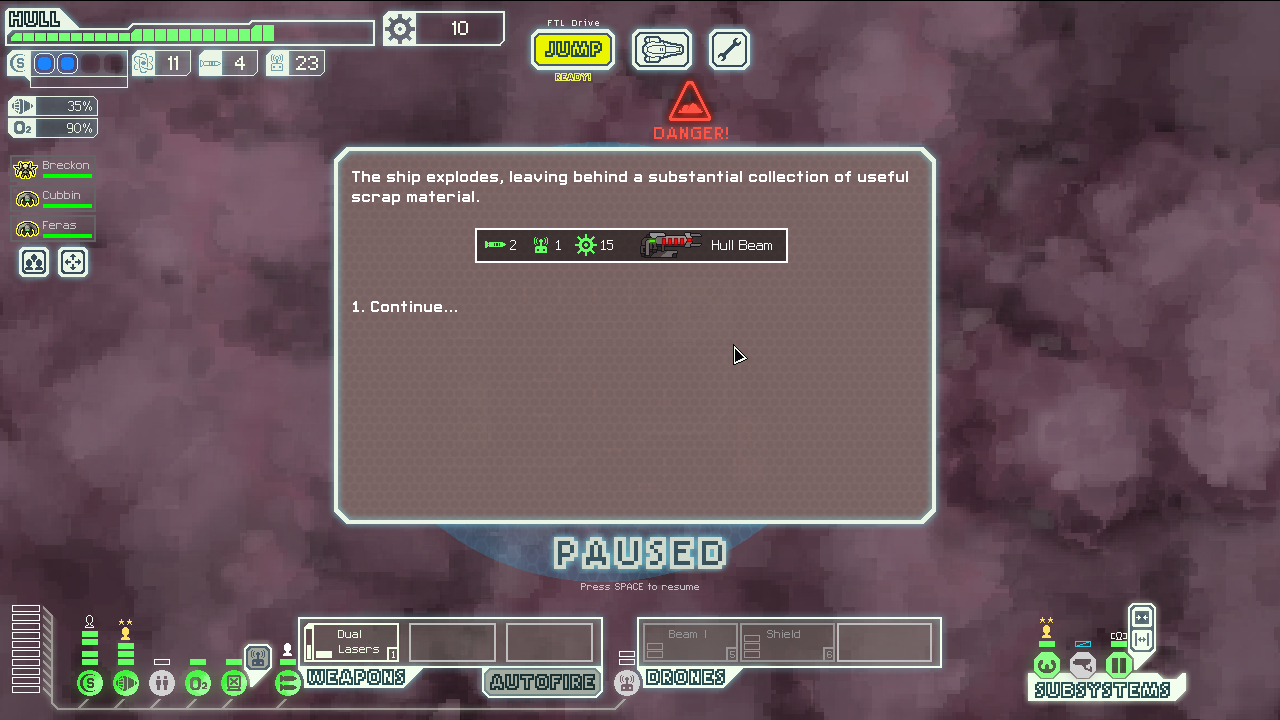This screenshot has height=720, width=1280.
Task: Click the weapons system power icon
Action: click(x=287, y=684)
